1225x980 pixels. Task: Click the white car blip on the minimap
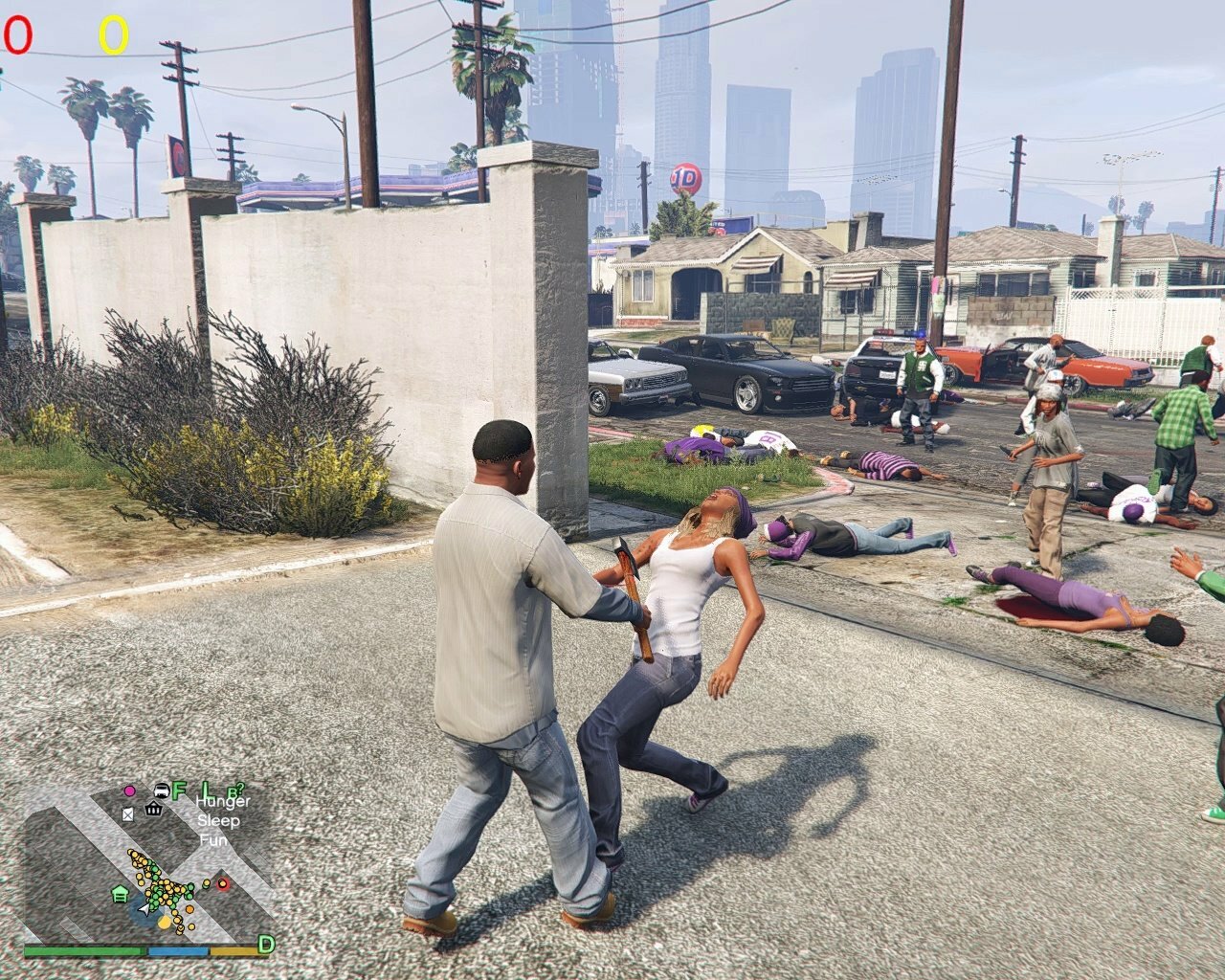pyautogui.click(x=161, y=791)
